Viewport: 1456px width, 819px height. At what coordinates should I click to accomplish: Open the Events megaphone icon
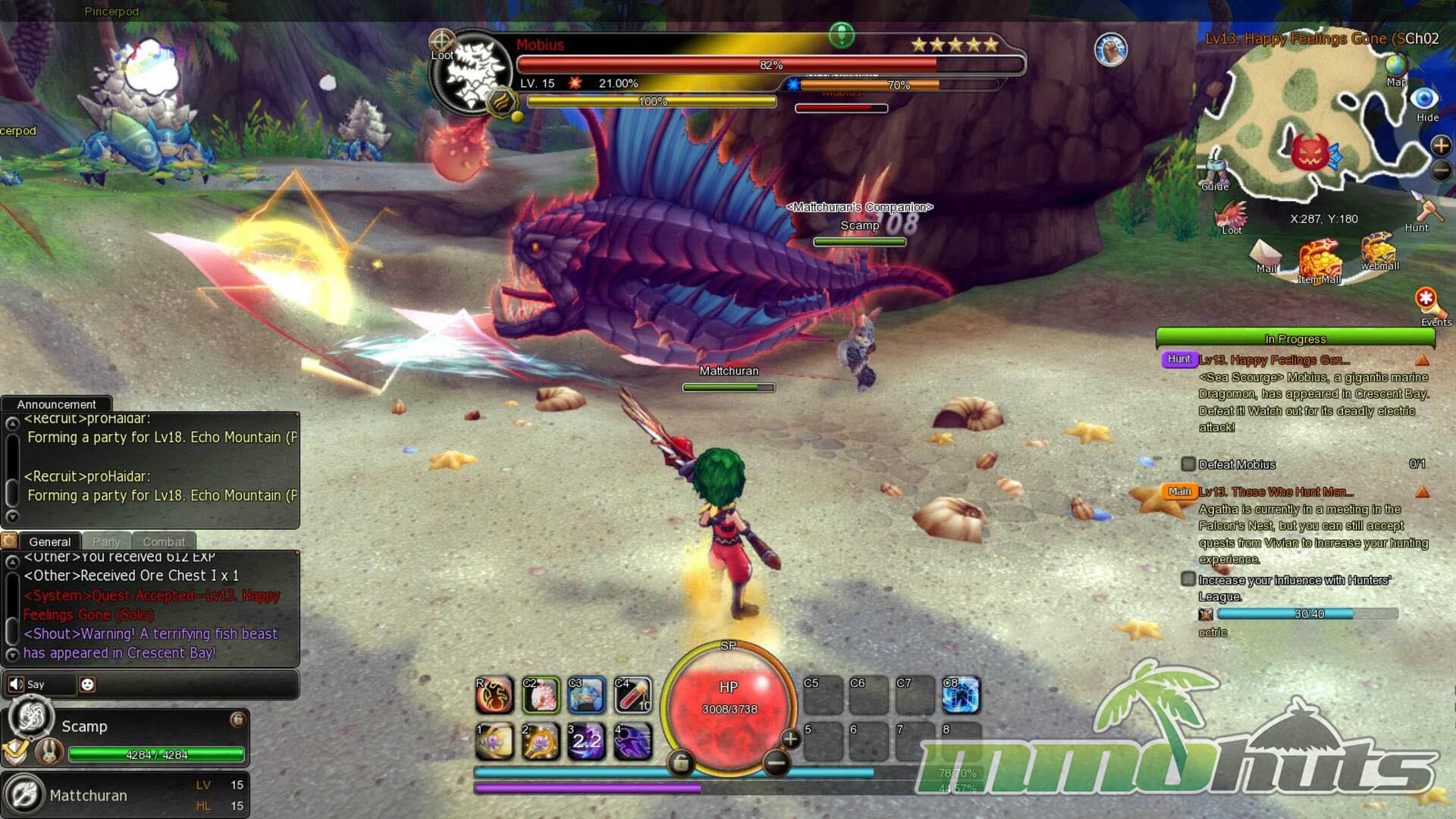[x=1428, y=302]
